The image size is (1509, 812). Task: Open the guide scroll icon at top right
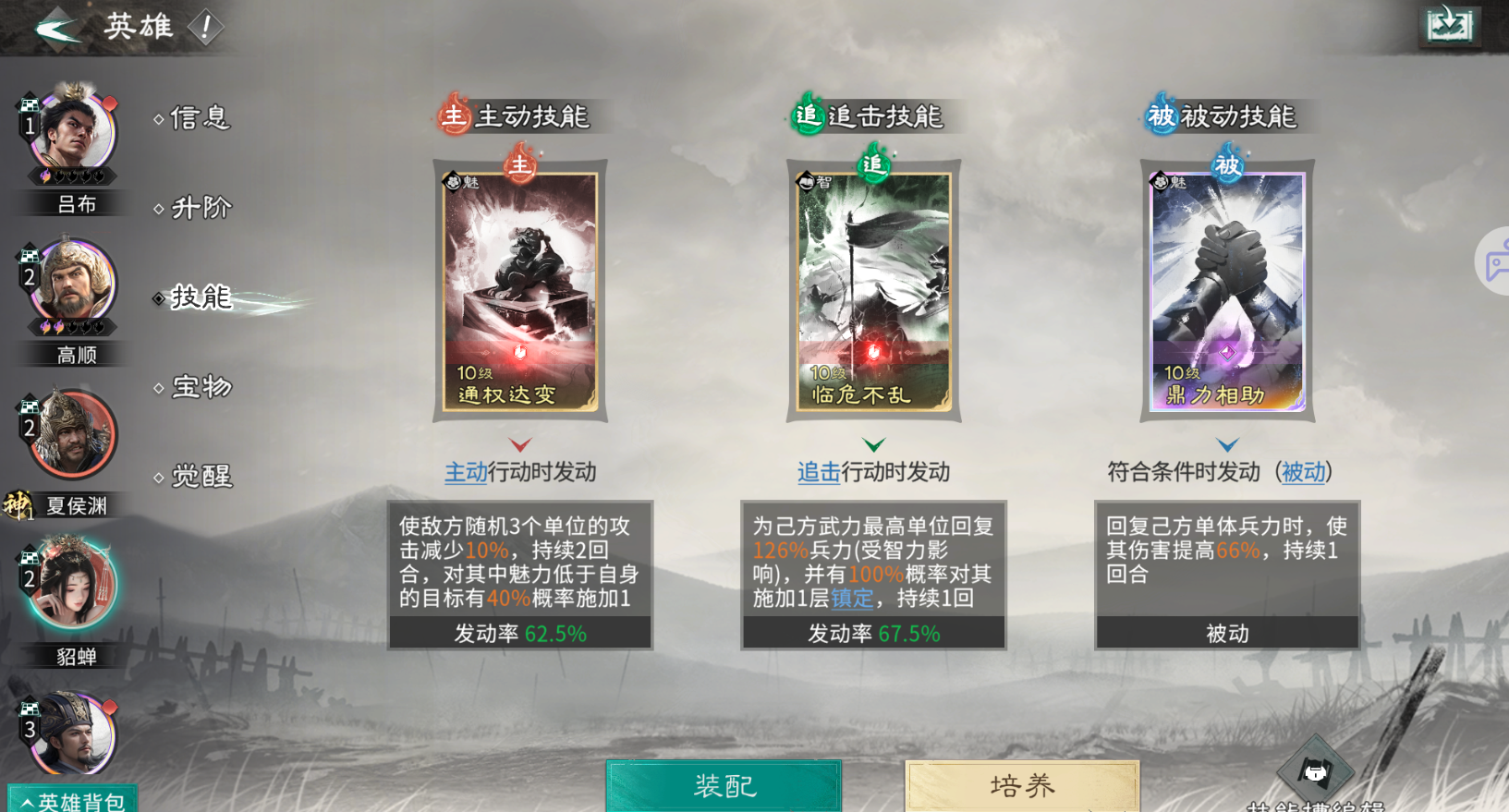coord(1449,26)
